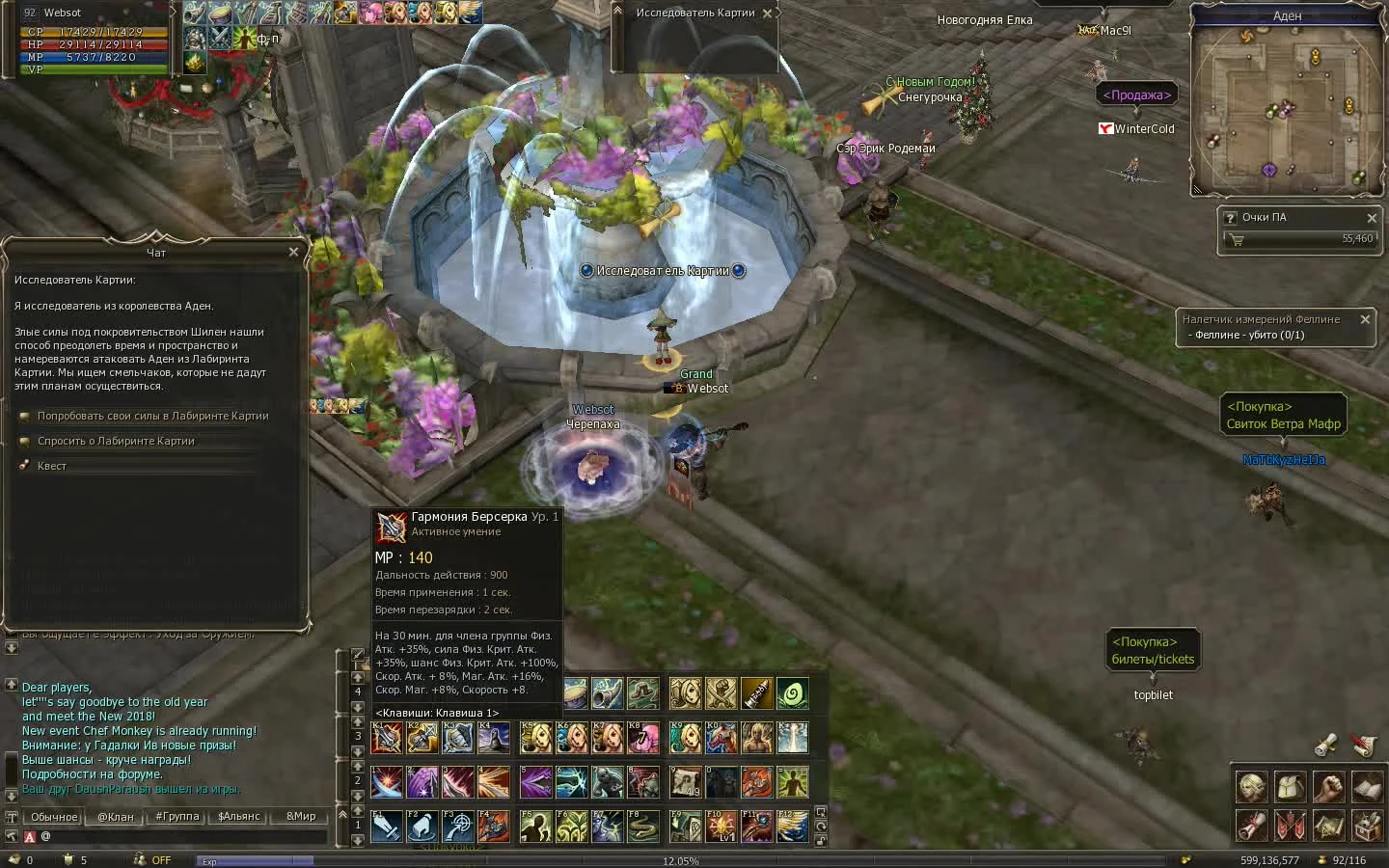
Task: Open the Clan crossed banners icon
Action: coord(1291,826)
